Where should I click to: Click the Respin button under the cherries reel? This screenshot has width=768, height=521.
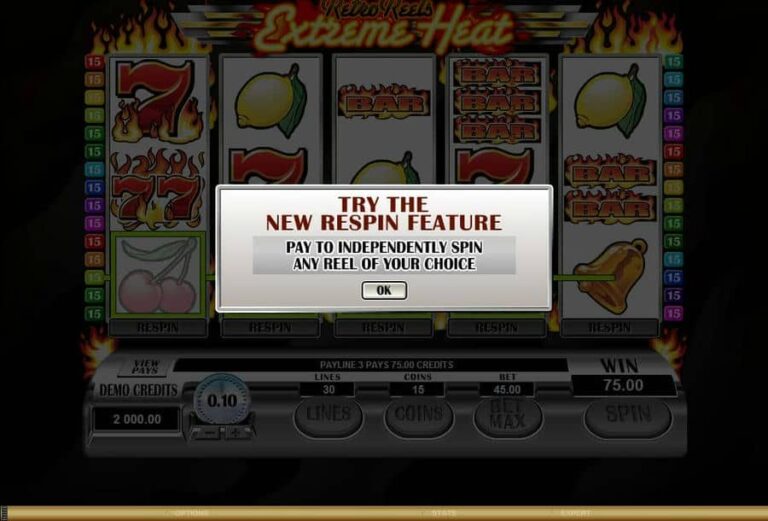pos(158,327)
